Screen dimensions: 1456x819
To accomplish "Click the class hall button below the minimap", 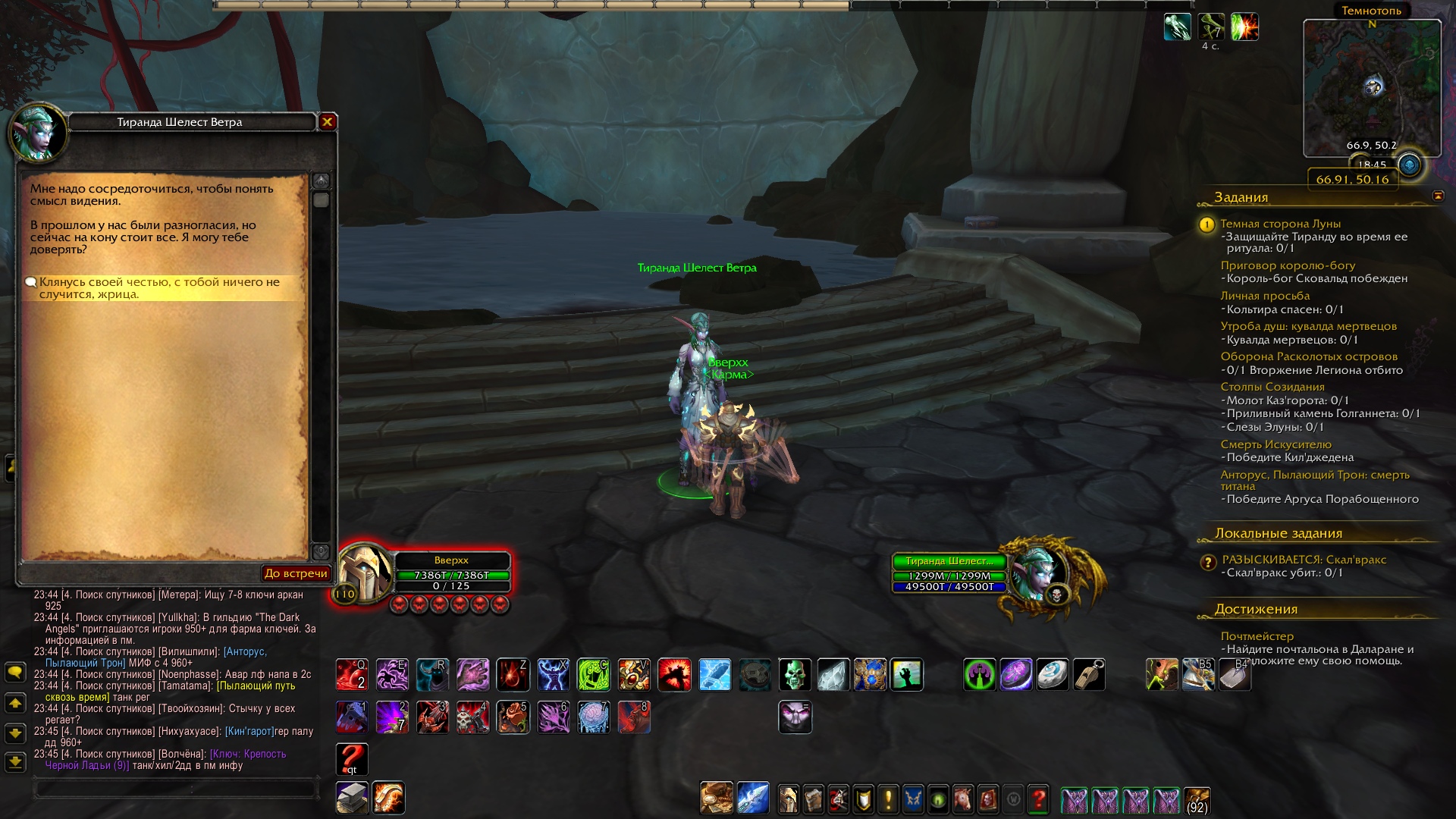I will point(1409,165).
